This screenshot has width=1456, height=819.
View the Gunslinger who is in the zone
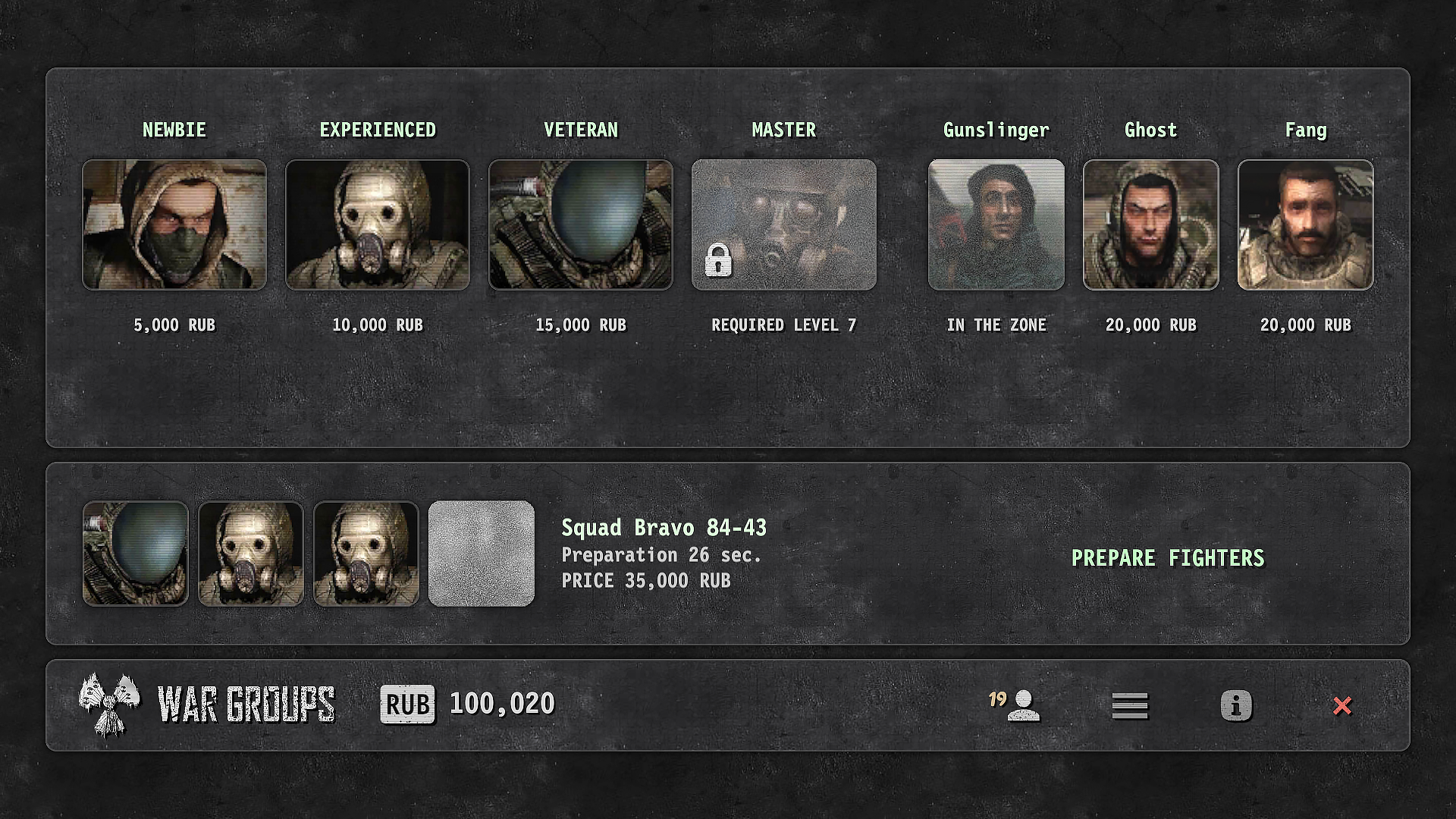tap(996, 224)
